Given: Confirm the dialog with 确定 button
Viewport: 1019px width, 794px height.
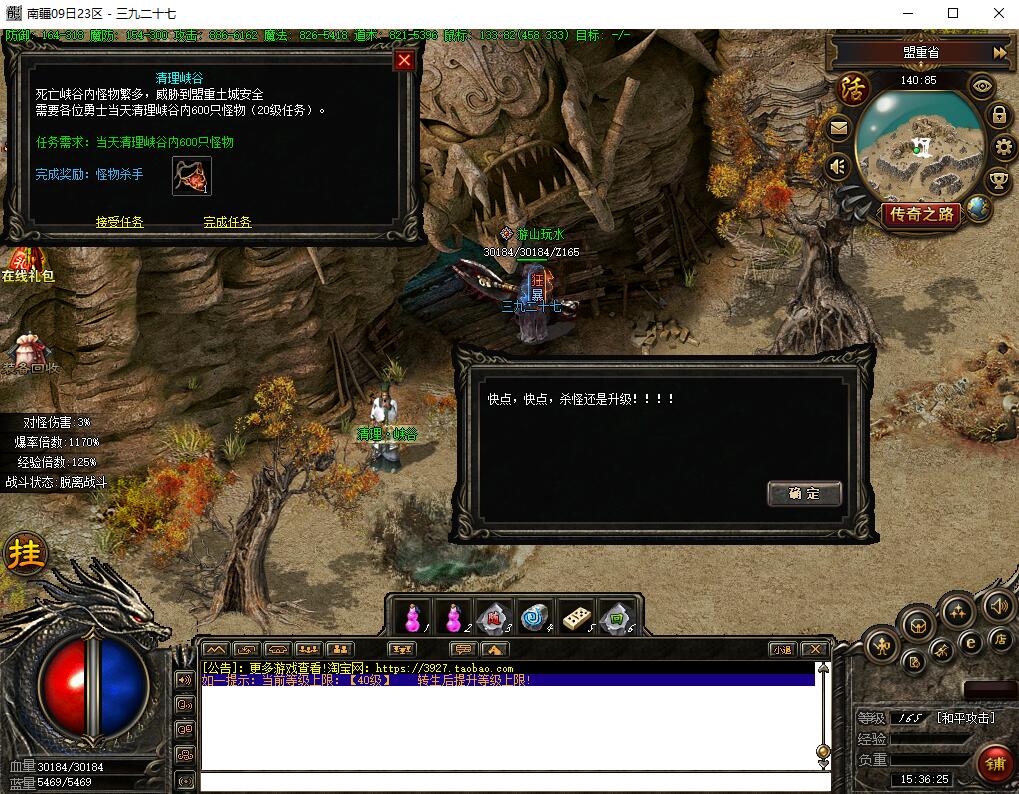Looking at the screenshot, I should pyautogui.click(x=804, y=493).
